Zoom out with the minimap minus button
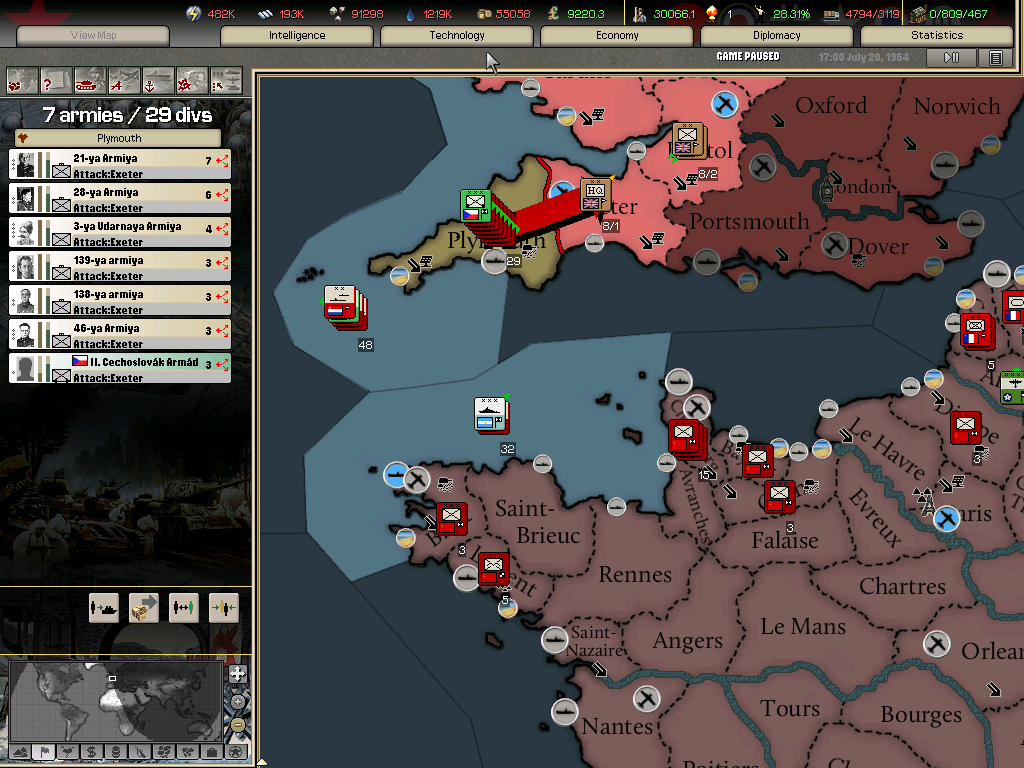The image size is (1024, 768). coord(237,724)
